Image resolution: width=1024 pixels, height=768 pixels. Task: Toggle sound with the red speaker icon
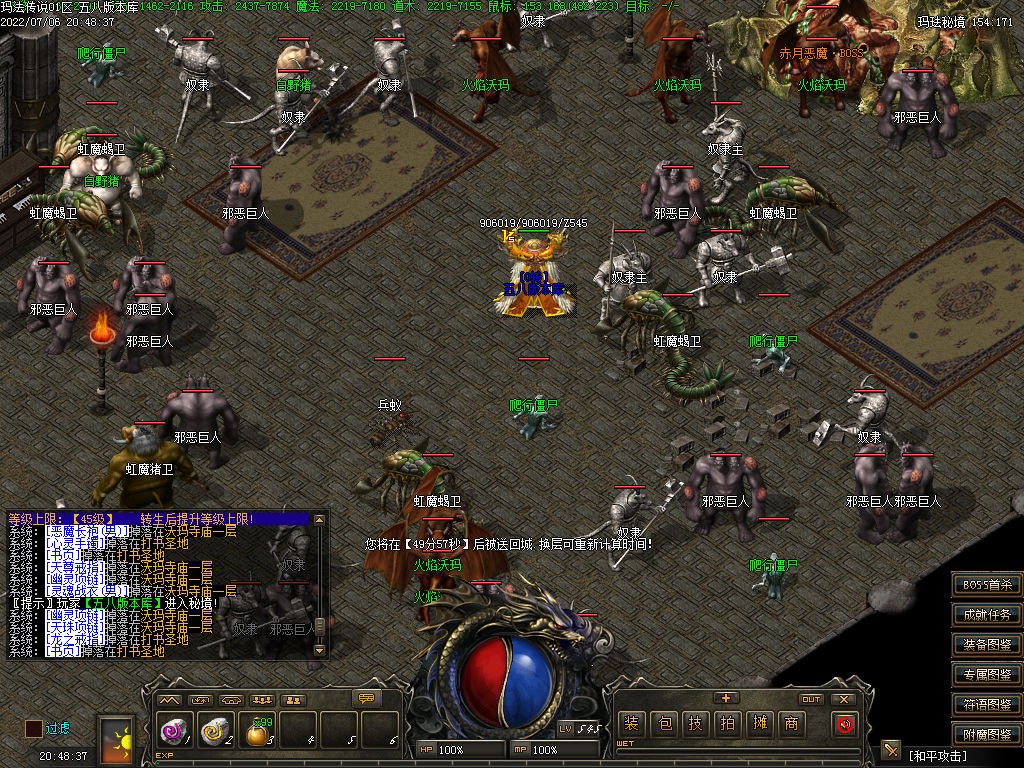pyautogui.click(x=845, y=723)
